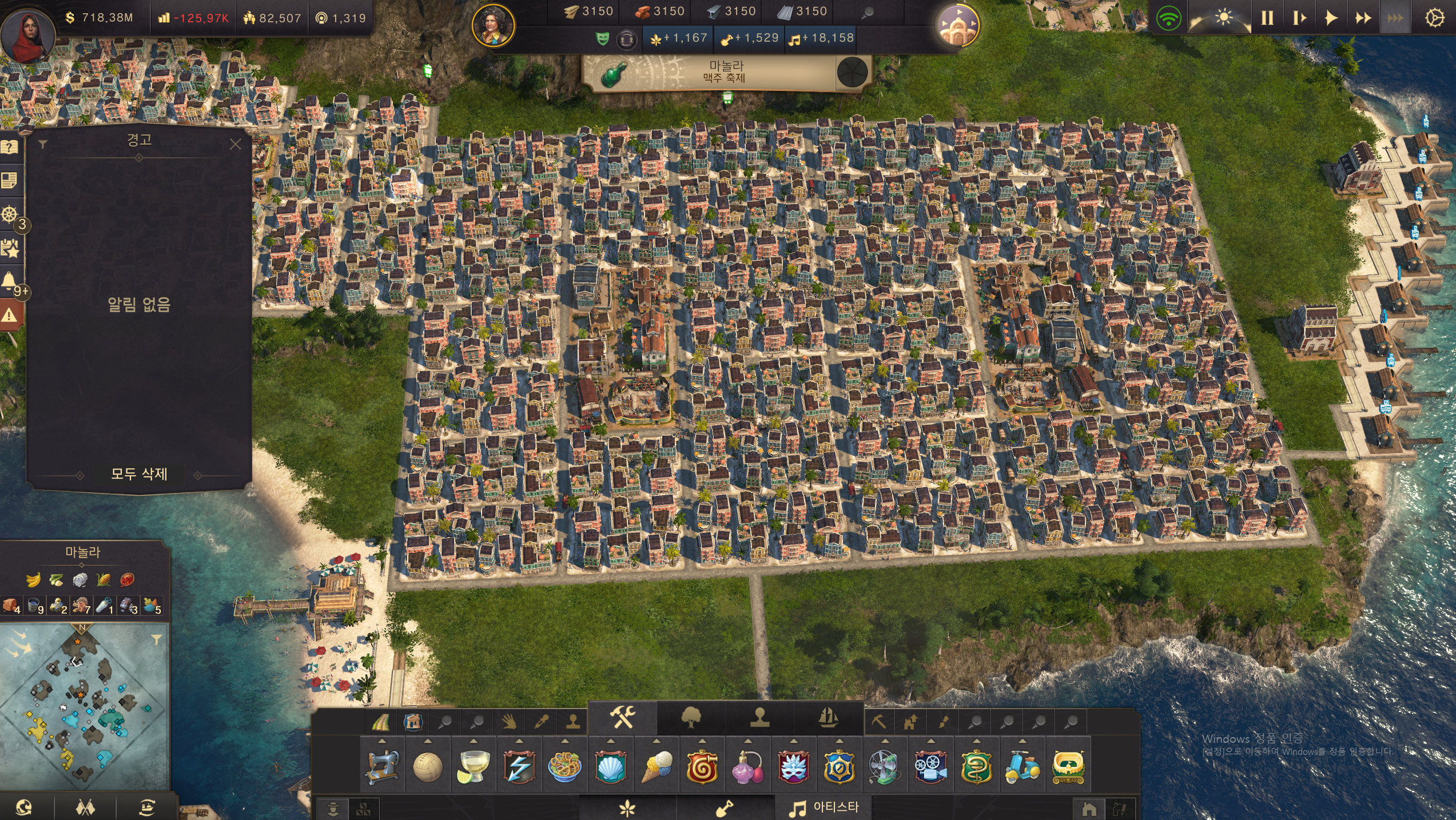Image resolution: width=1456 pixels, height=820 pixels.
Task: Open the tree ornaments tab
Action: pyautogui.click(x=691, y=717)
